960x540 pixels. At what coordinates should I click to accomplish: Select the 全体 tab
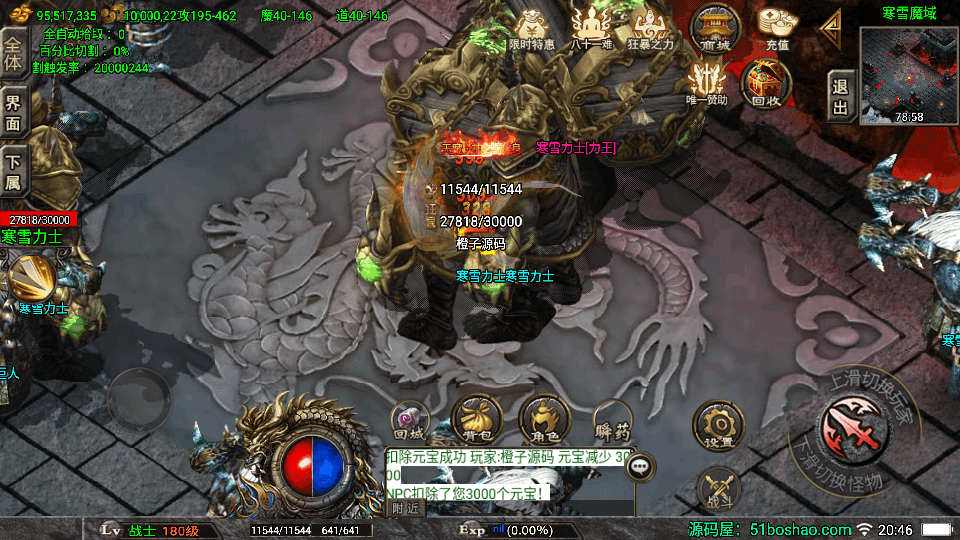coord(14,50)
